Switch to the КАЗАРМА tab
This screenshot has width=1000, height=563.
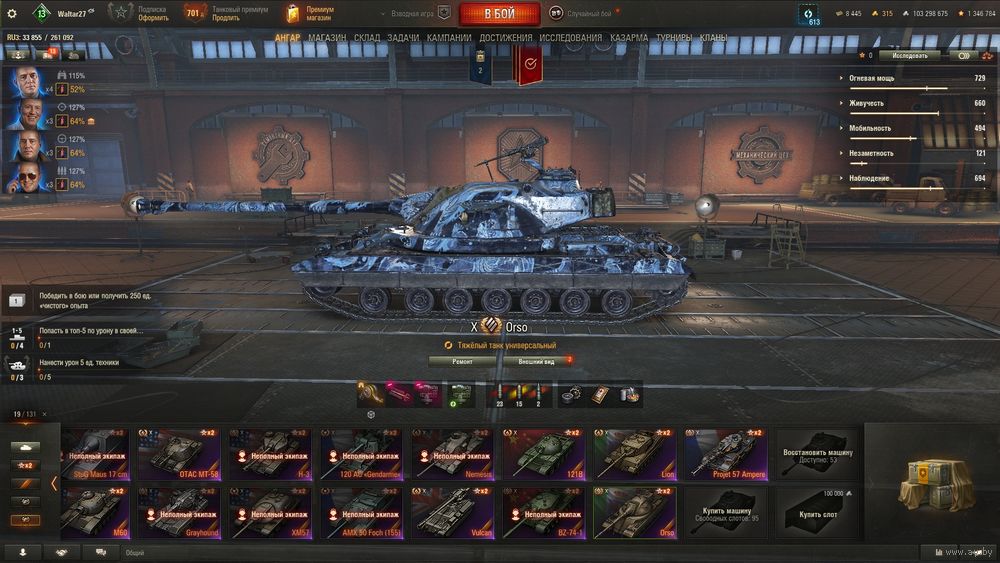point(629,38)
